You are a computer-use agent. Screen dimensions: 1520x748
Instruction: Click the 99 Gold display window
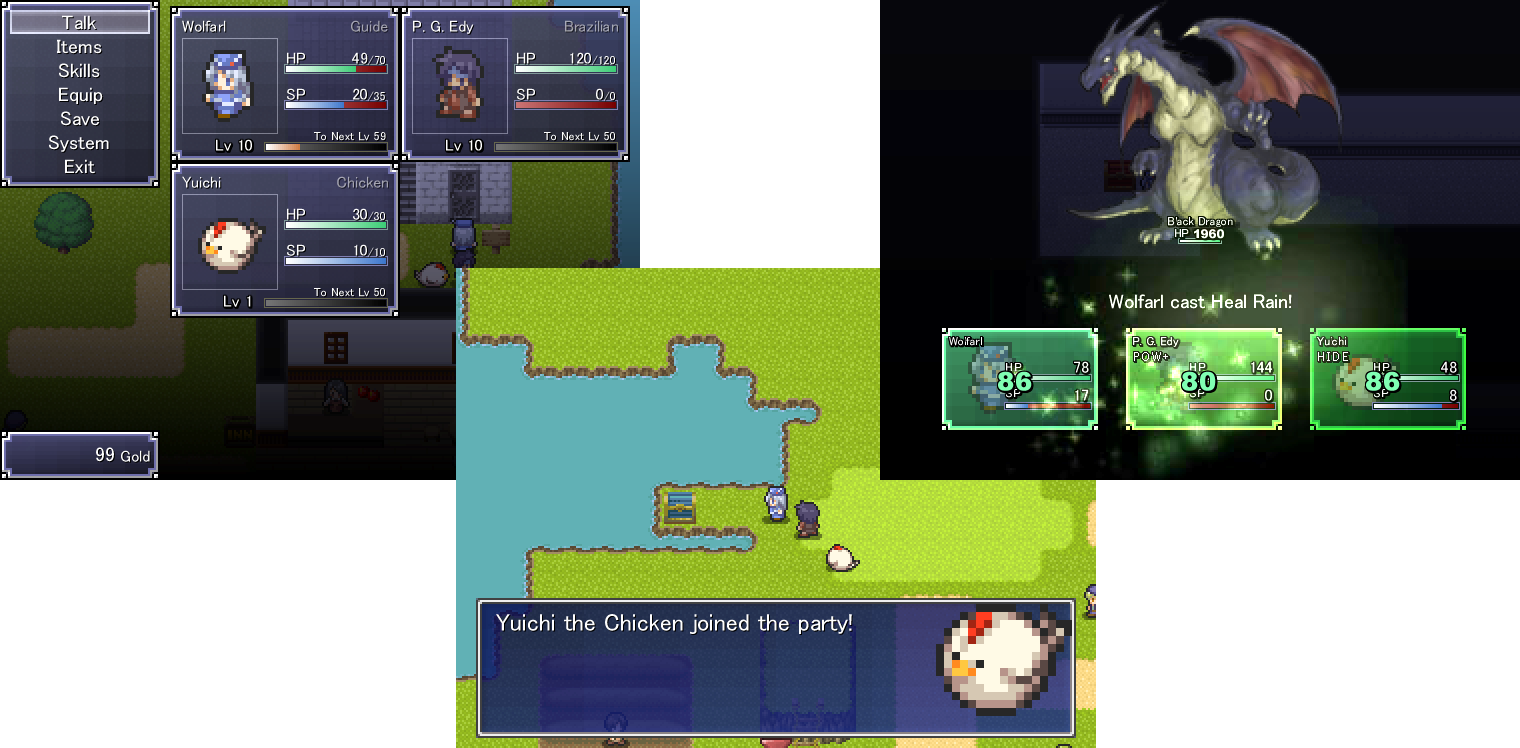click(79, 454)
